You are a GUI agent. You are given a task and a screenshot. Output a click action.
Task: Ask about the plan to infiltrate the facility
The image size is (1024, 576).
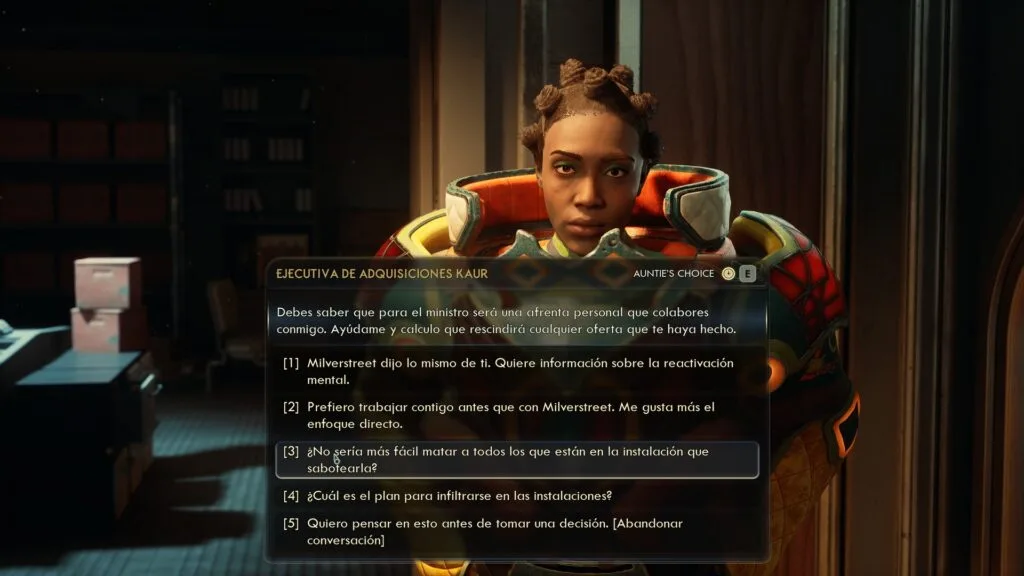click(x=460, y=495)
